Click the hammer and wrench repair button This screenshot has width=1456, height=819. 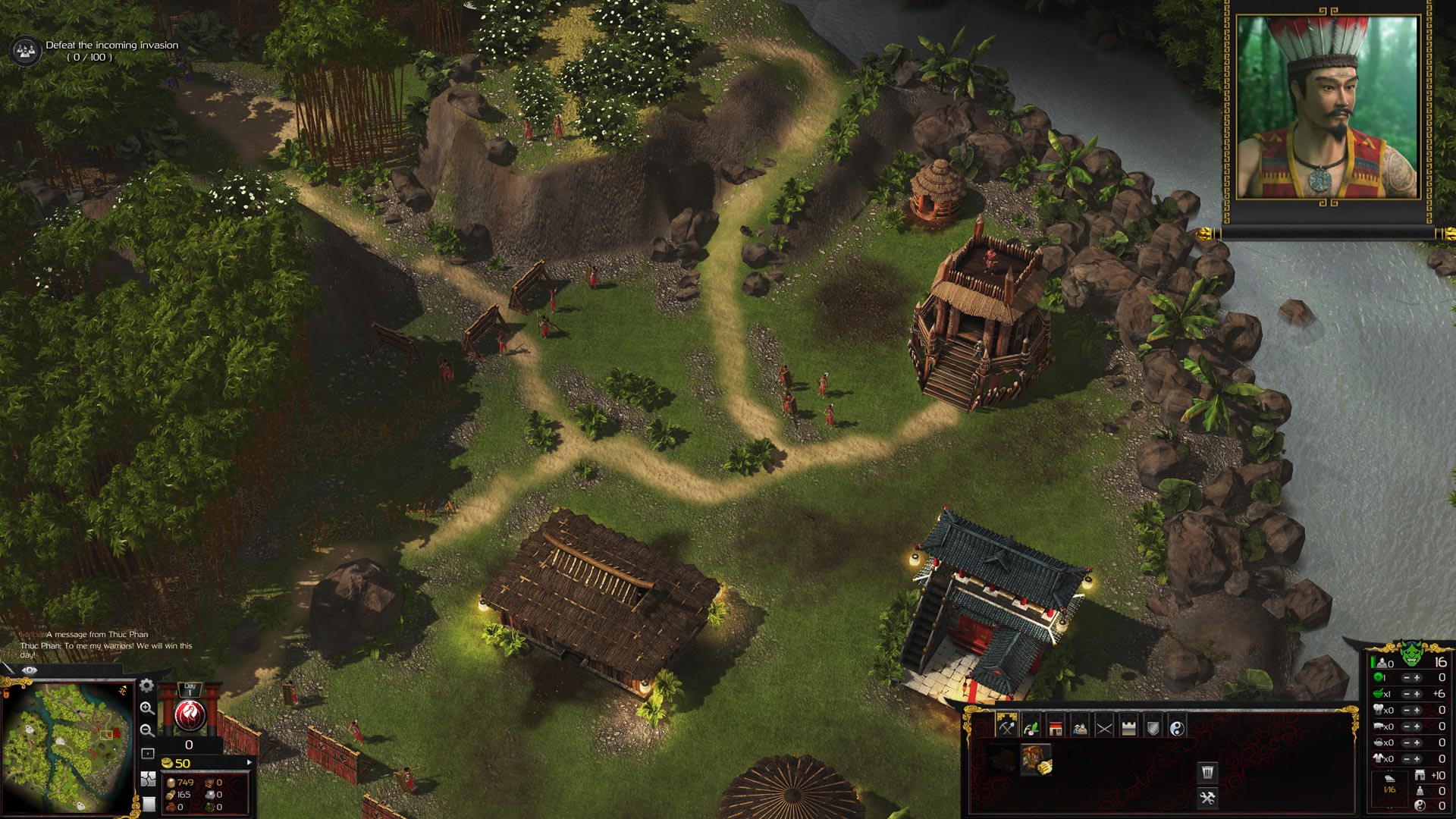1207,798
